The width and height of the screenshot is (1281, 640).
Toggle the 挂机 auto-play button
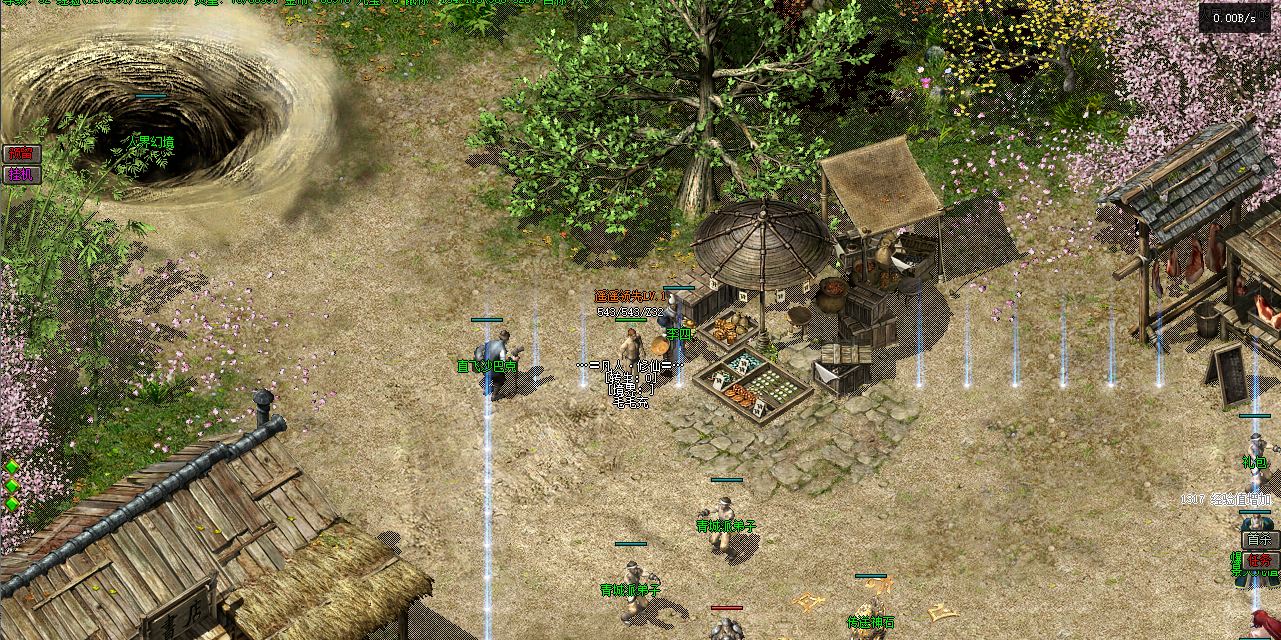20,174
